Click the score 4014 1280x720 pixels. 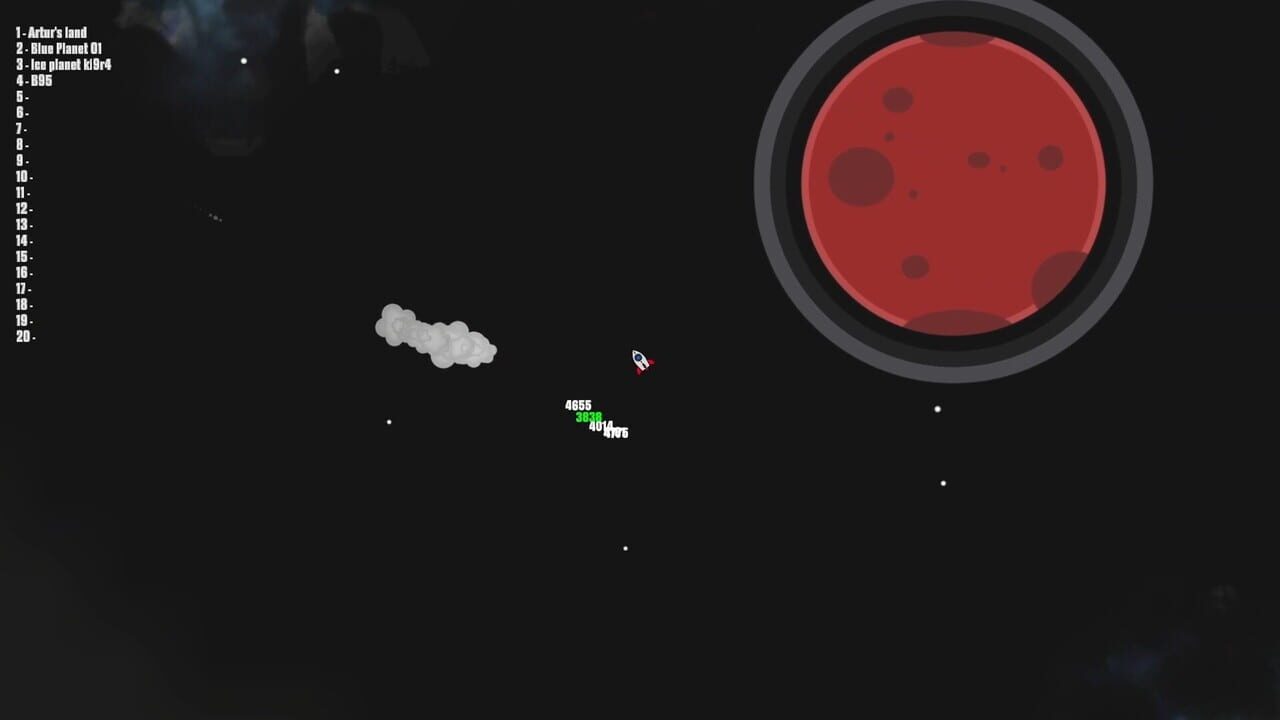coord(601,425)
